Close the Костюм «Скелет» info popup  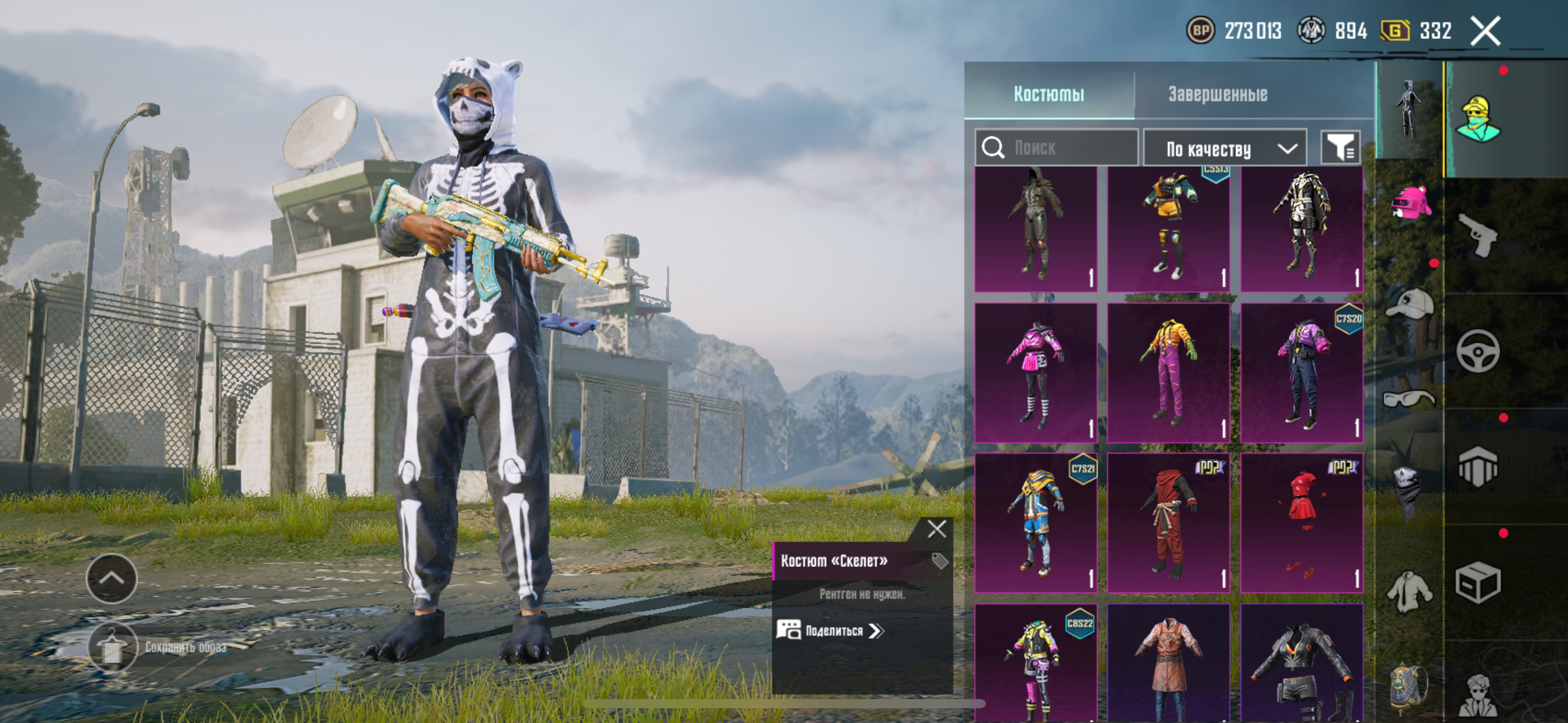[x=937, y=529]
